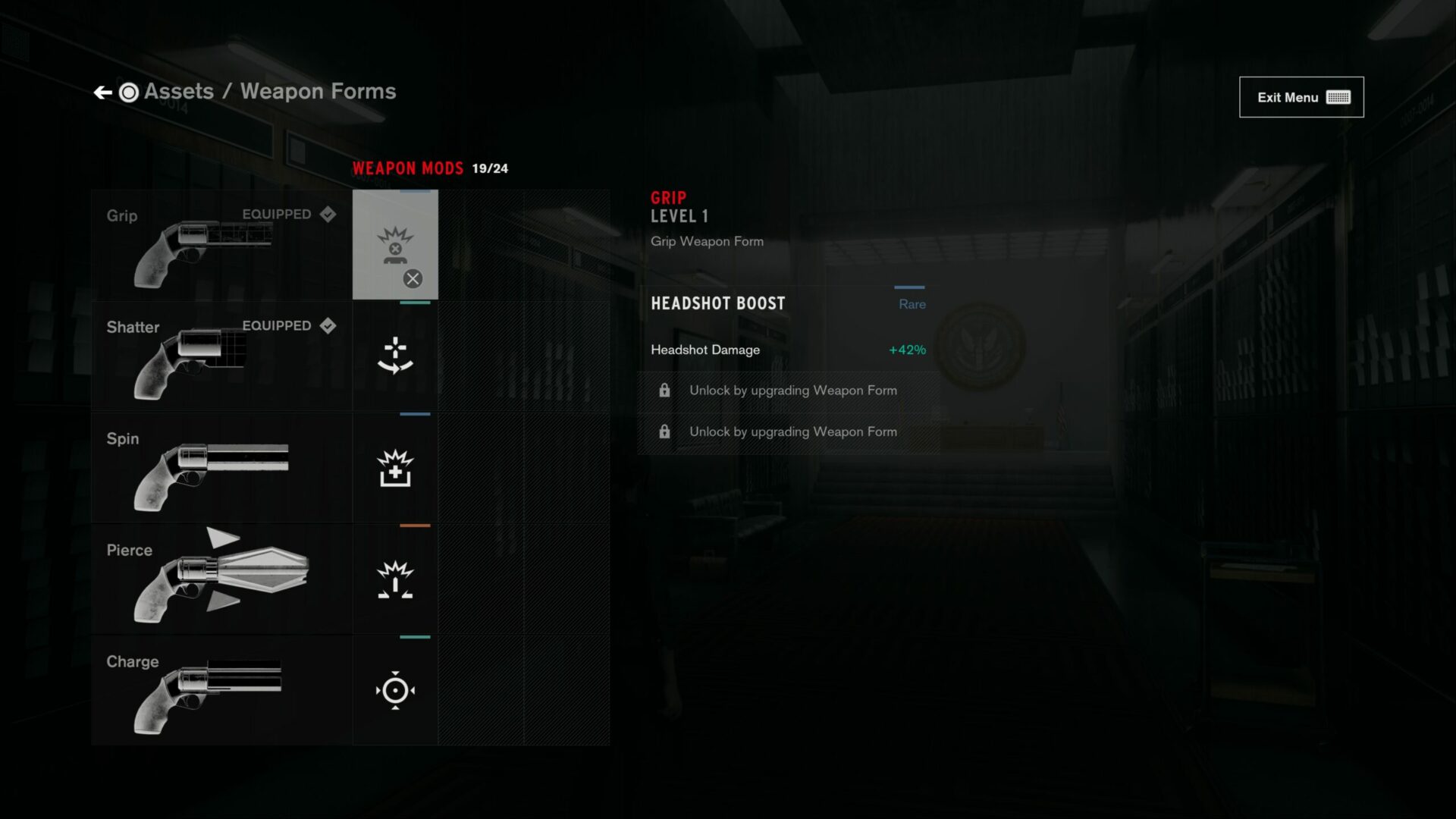Select the Weapon Forms breadcrumb entry
Screen dimensions: 1456x819
[318, 91]
